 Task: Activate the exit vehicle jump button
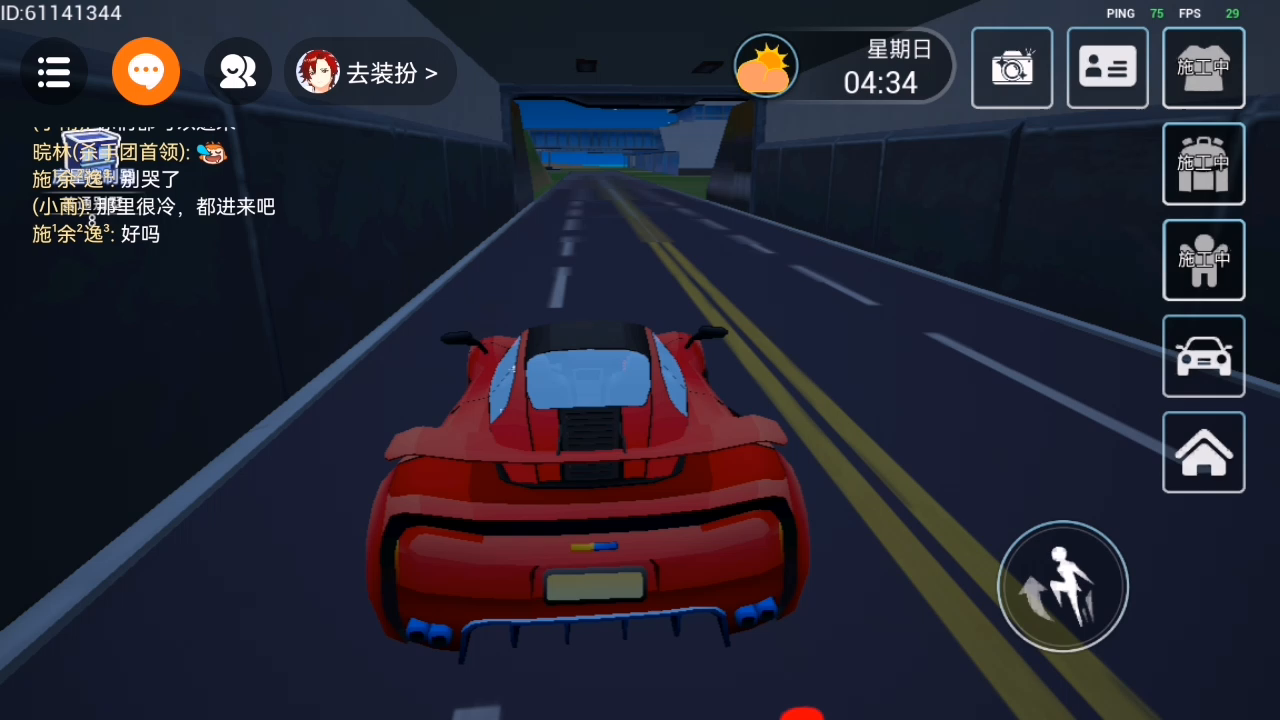point(1062,586)
